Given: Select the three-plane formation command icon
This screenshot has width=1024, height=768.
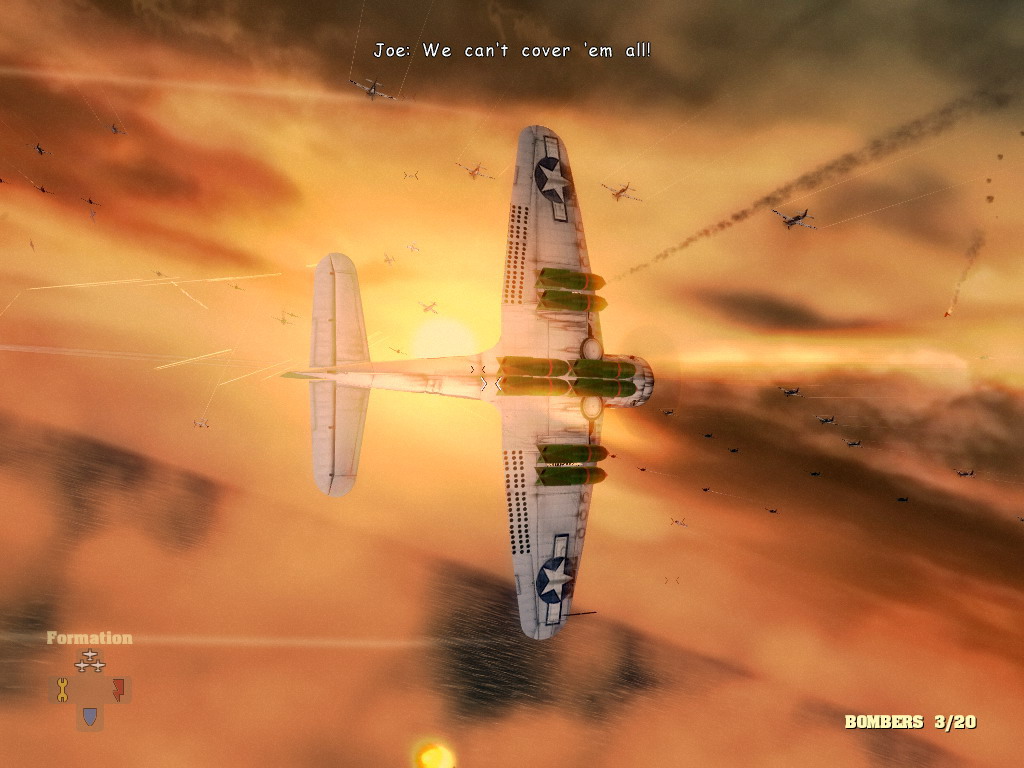Looking at the screenshot, I should 90,661.
